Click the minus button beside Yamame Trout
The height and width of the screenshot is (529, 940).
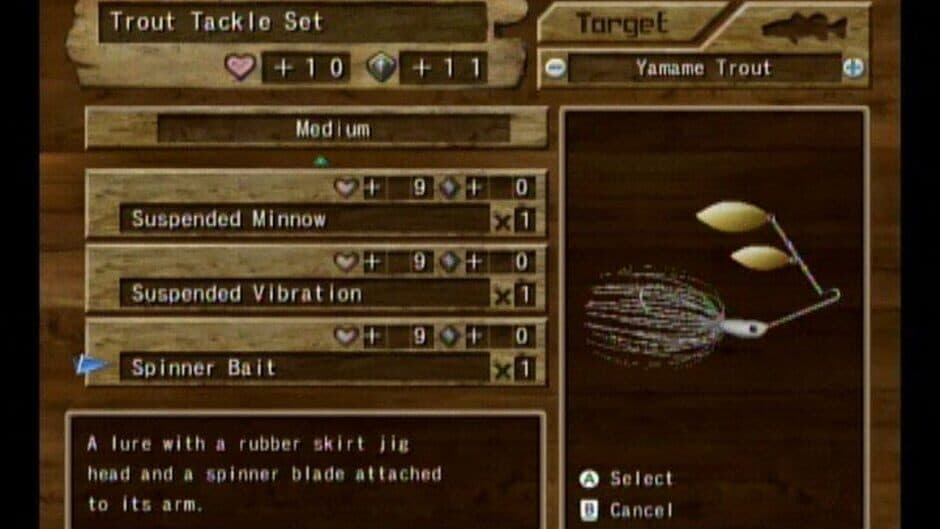click(555, 69)
